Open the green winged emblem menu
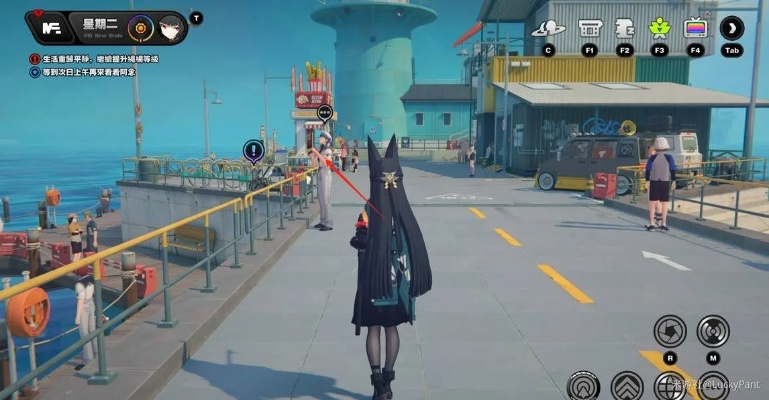Image resolution: width=769 pixels, height=400 pixels. tap(660, 28)
